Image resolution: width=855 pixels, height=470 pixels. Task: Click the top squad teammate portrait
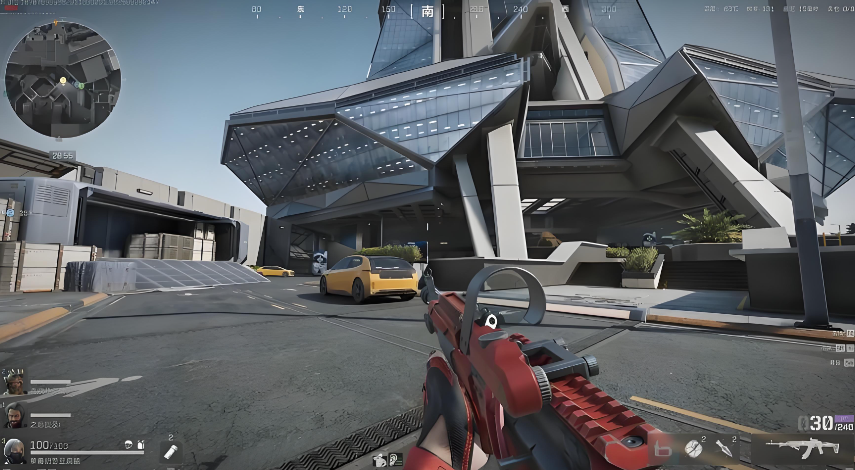pyautogui.click(x=14, y=382)
